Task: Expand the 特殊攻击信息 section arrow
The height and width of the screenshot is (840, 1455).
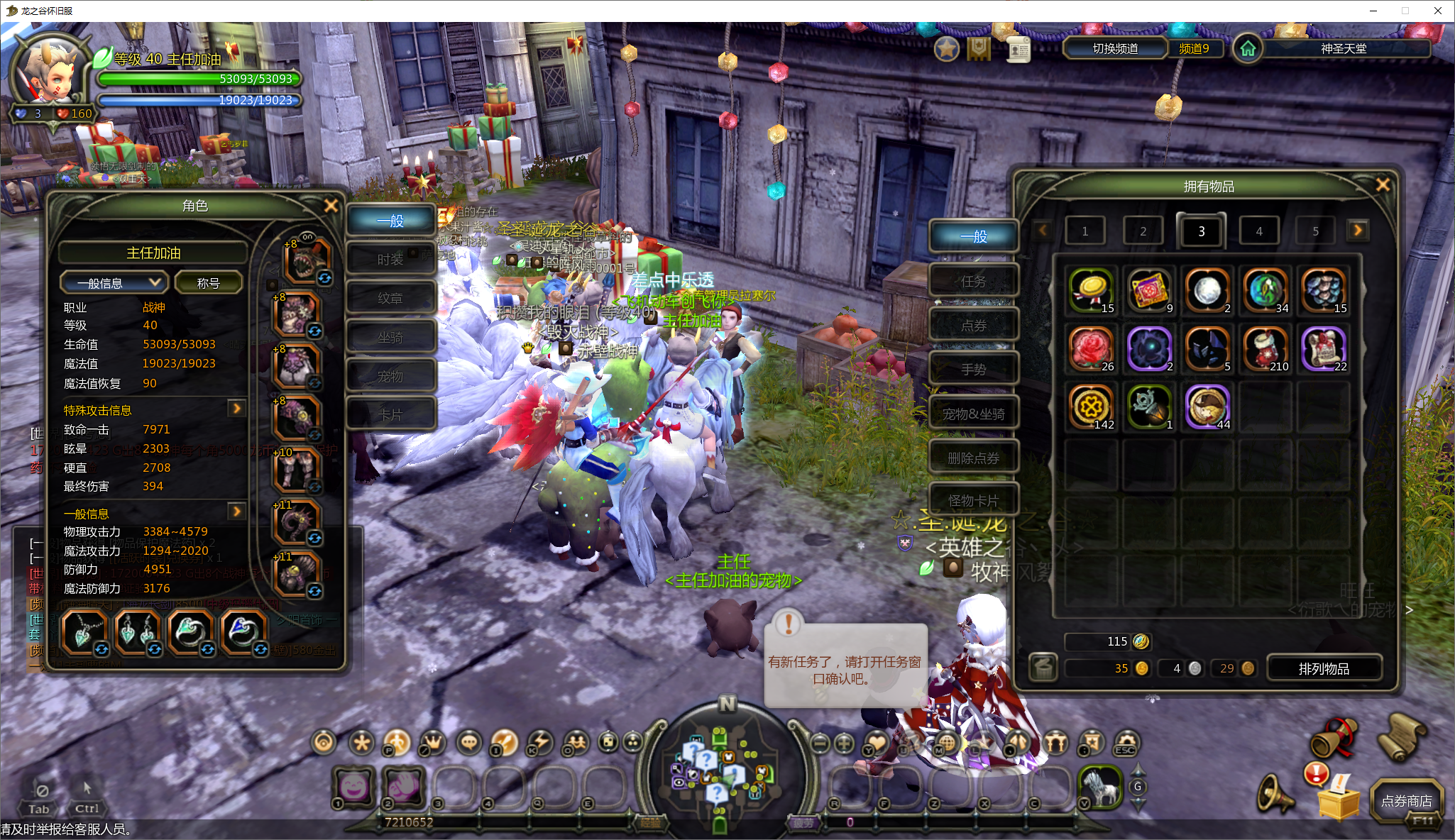Action: tap(236, 409)
